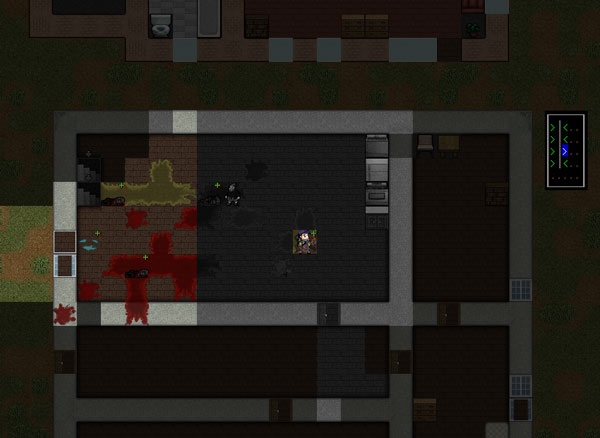Image resolution: width=600 pixels, height=438 pixels.
Task: Select the blue highlighted arrow marker
Action: pos(565,151)
